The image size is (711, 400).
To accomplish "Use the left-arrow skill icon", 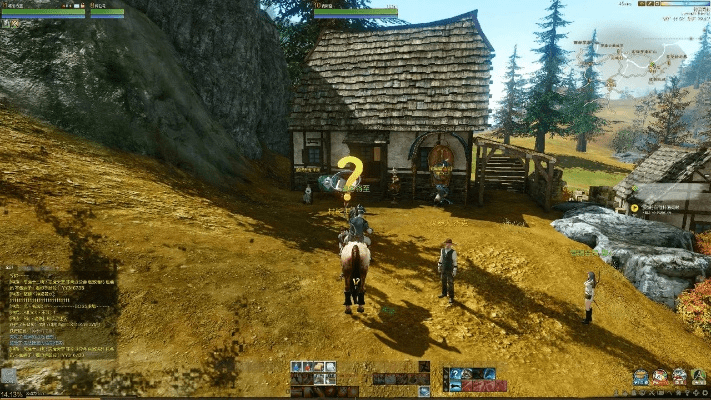I will 456,386.
